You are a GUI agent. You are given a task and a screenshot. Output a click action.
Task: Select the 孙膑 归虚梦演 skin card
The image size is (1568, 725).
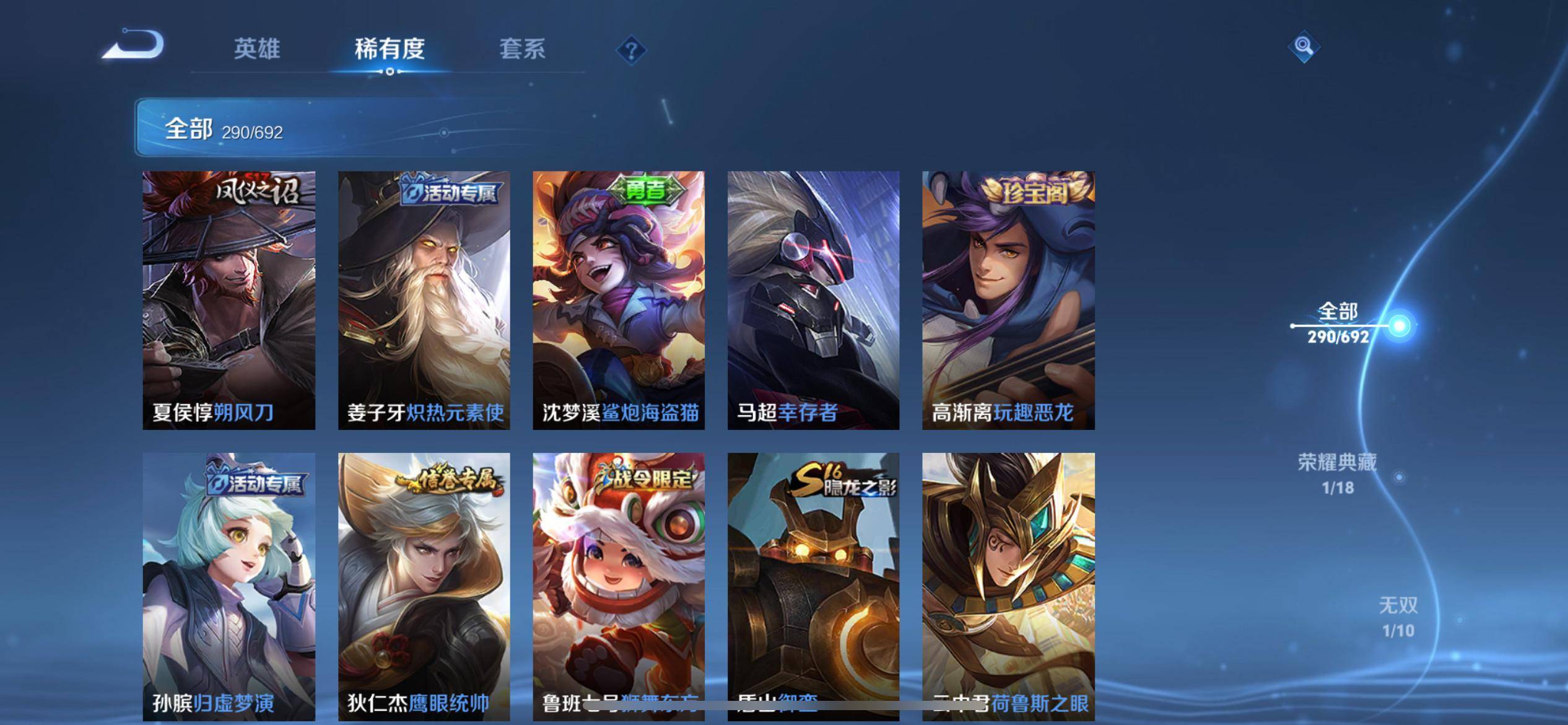point(229,586)
